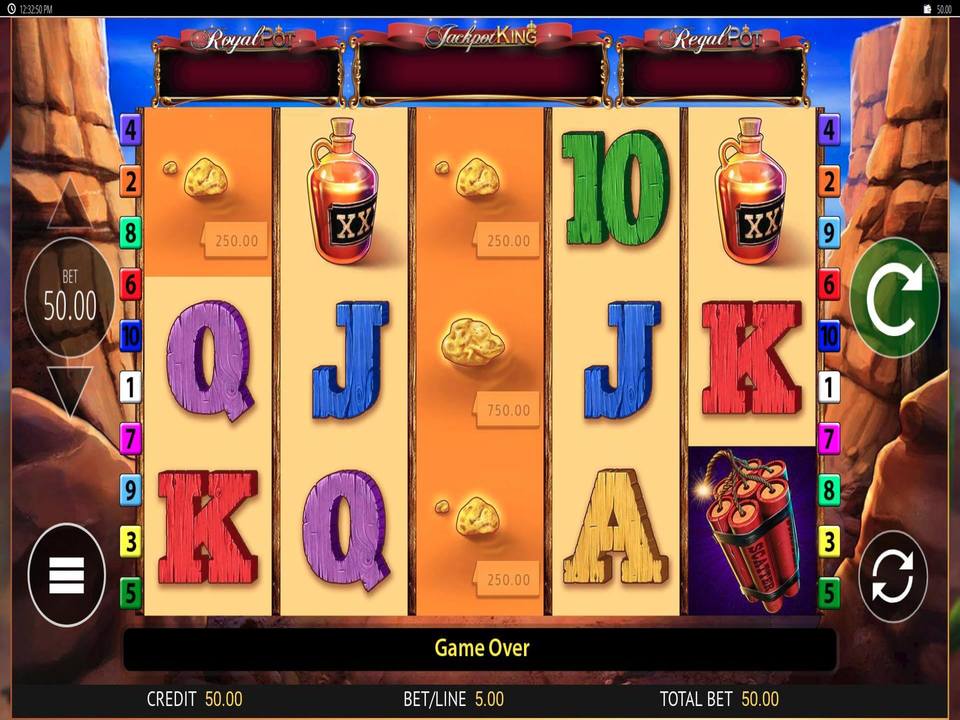This screenshot has height=720, width=960.
Task: Open the hamburger menu
Action: coord(67,575)
